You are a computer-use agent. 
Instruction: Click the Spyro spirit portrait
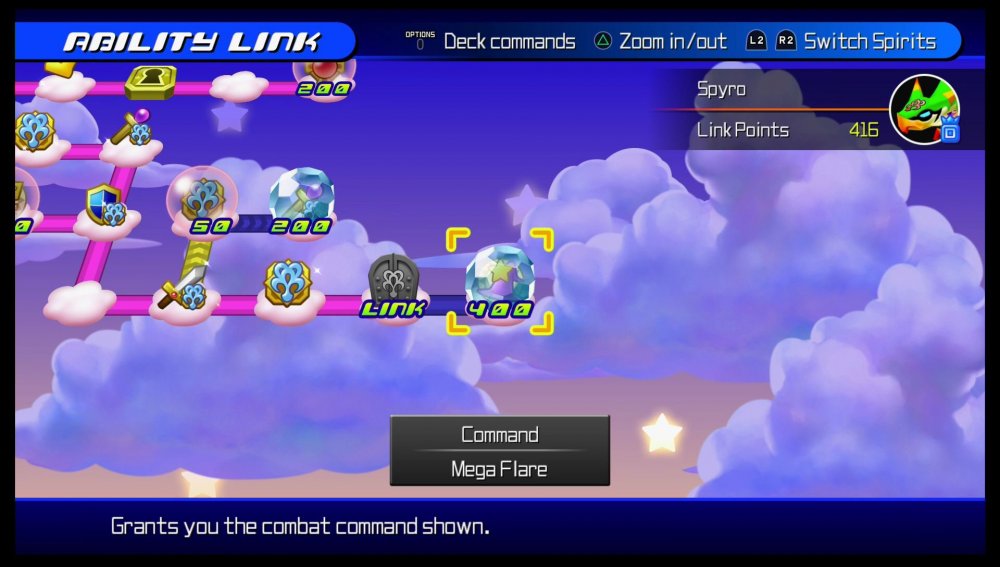pyautogui.click(x=923, y=108)
